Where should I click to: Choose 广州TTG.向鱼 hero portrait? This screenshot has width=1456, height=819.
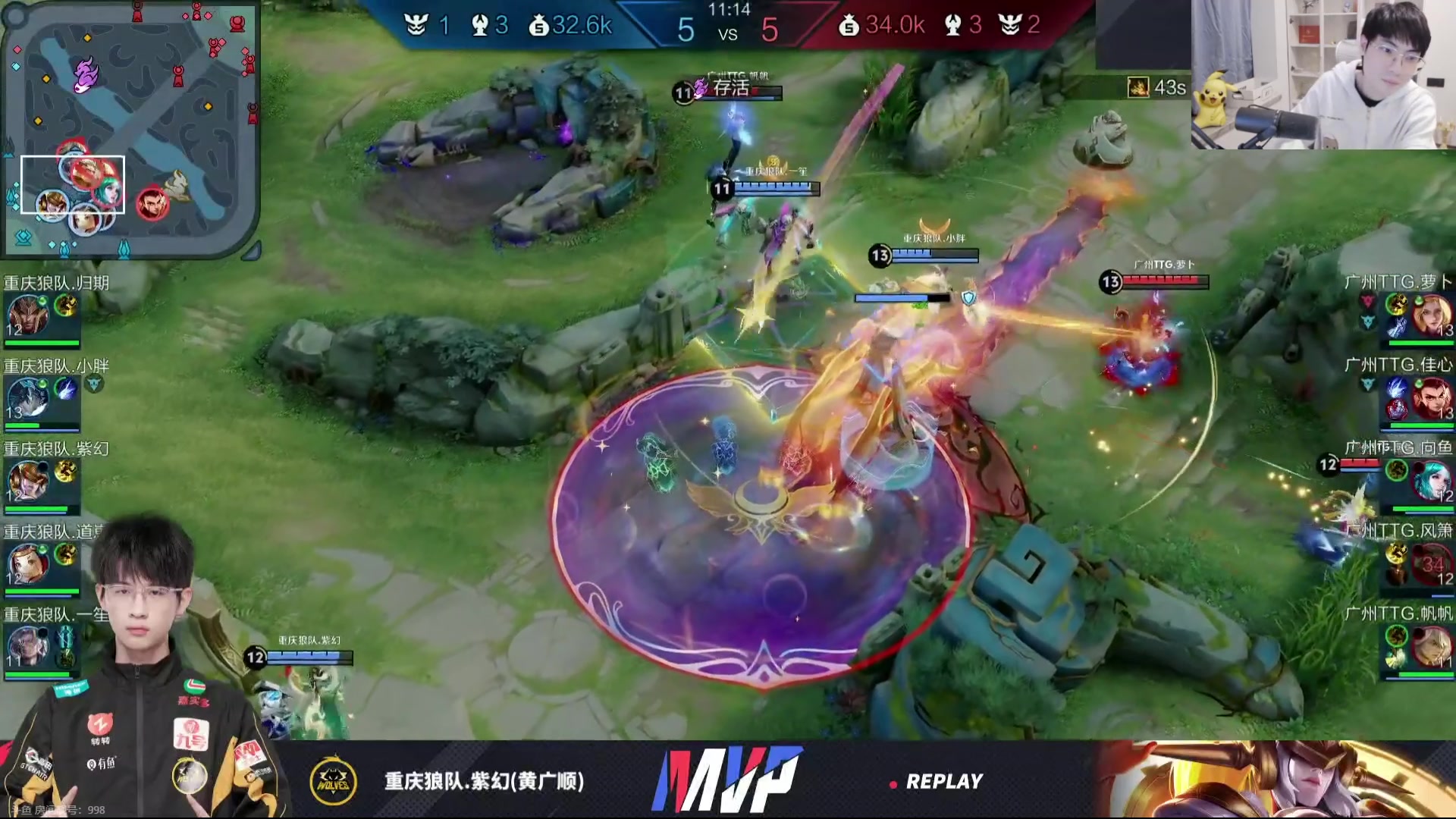pos(1430,481)
